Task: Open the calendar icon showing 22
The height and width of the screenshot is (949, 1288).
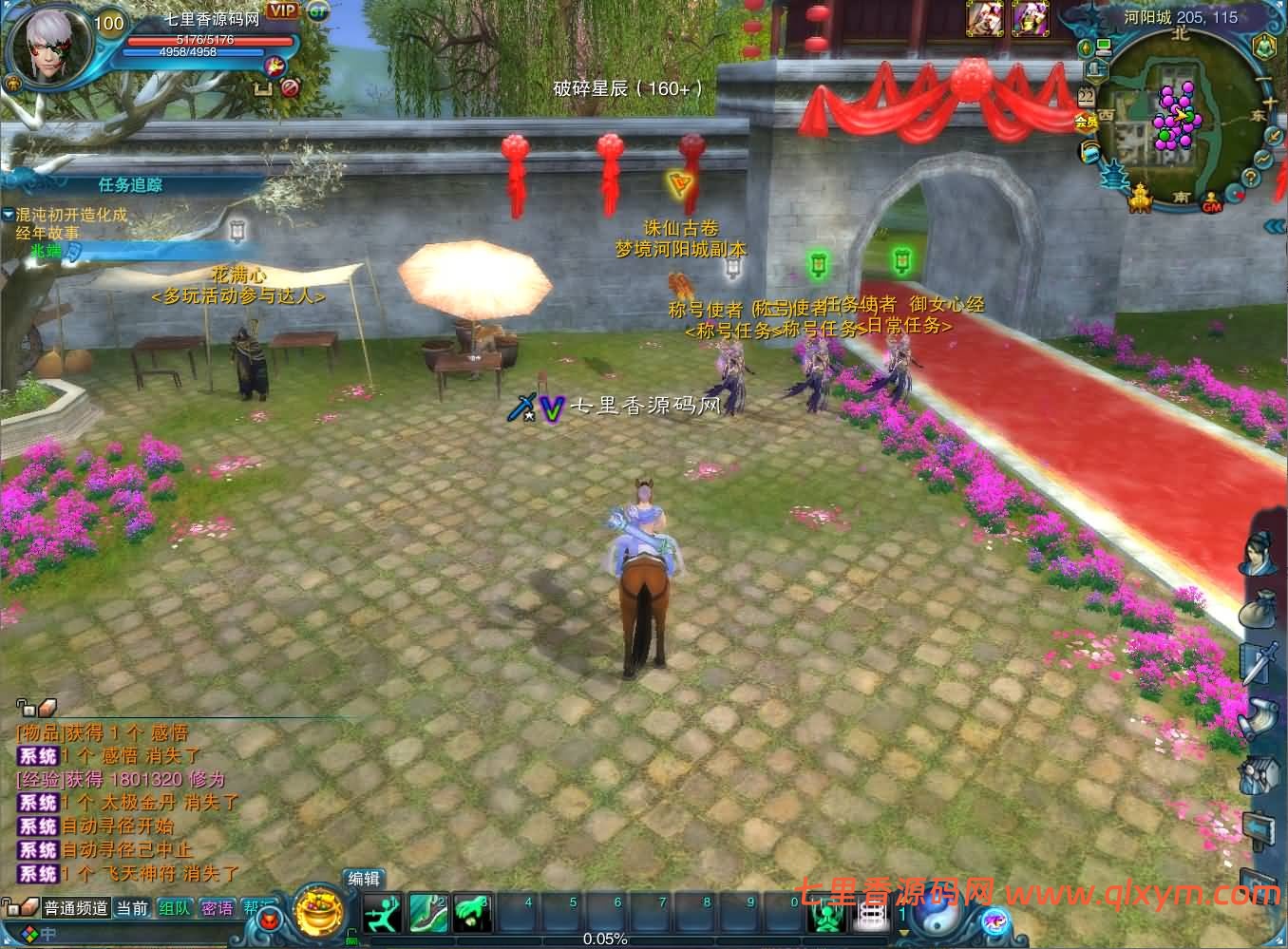Action: click(1086, 96)
